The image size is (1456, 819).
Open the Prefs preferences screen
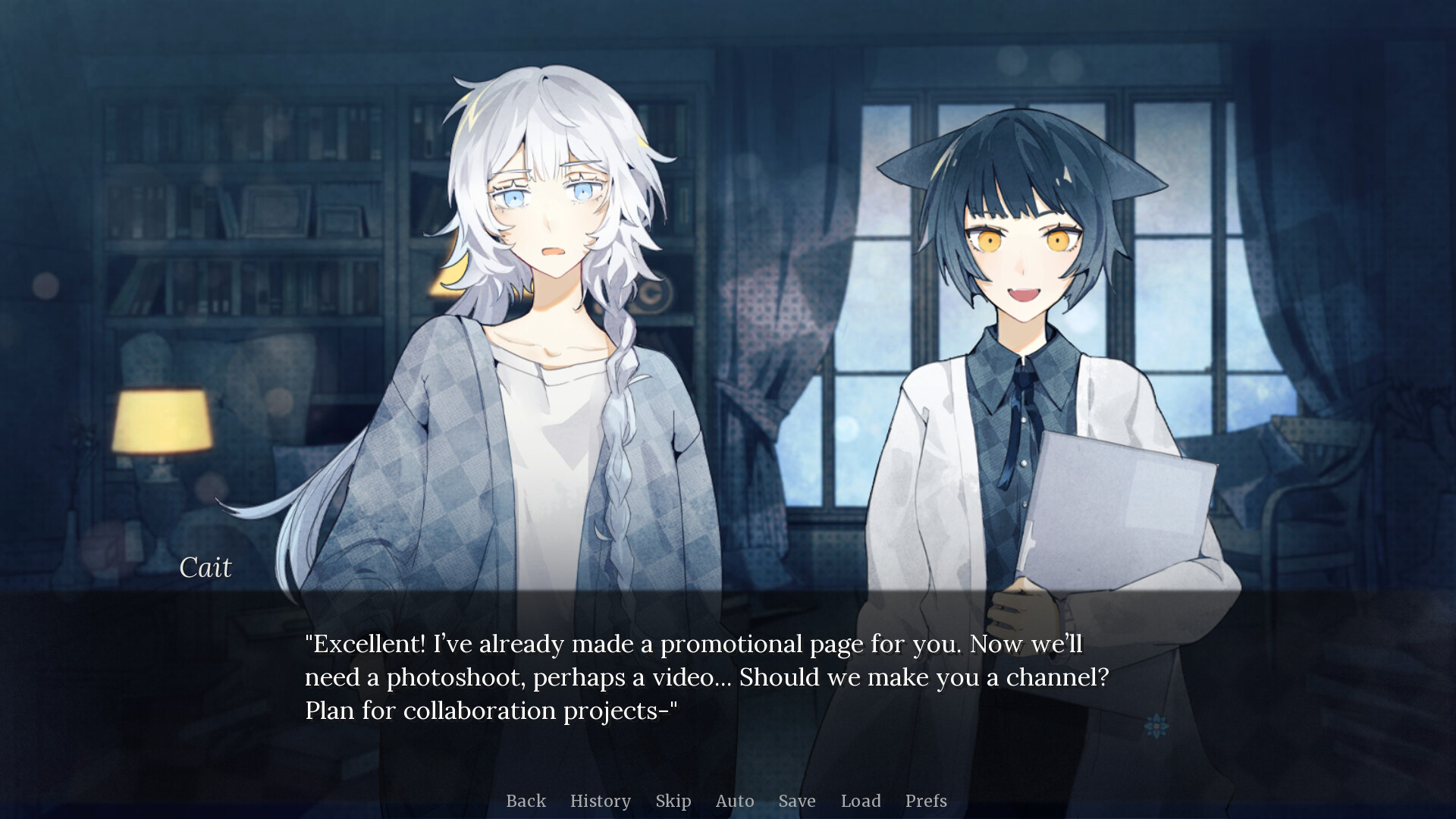click(x=926, y=801)
